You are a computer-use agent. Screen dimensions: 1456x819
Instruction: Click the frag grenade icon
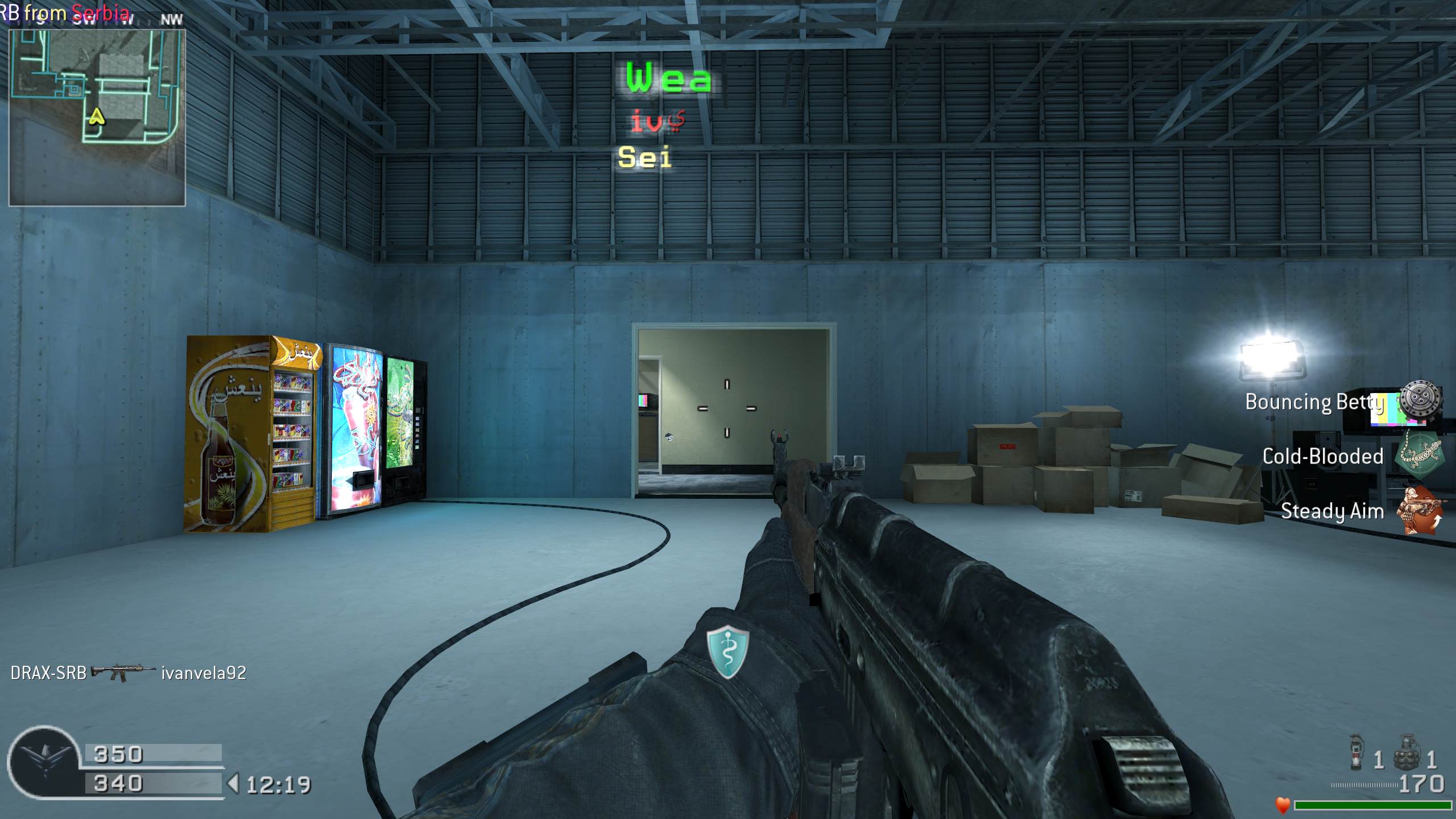click(x=1407, y=752)
